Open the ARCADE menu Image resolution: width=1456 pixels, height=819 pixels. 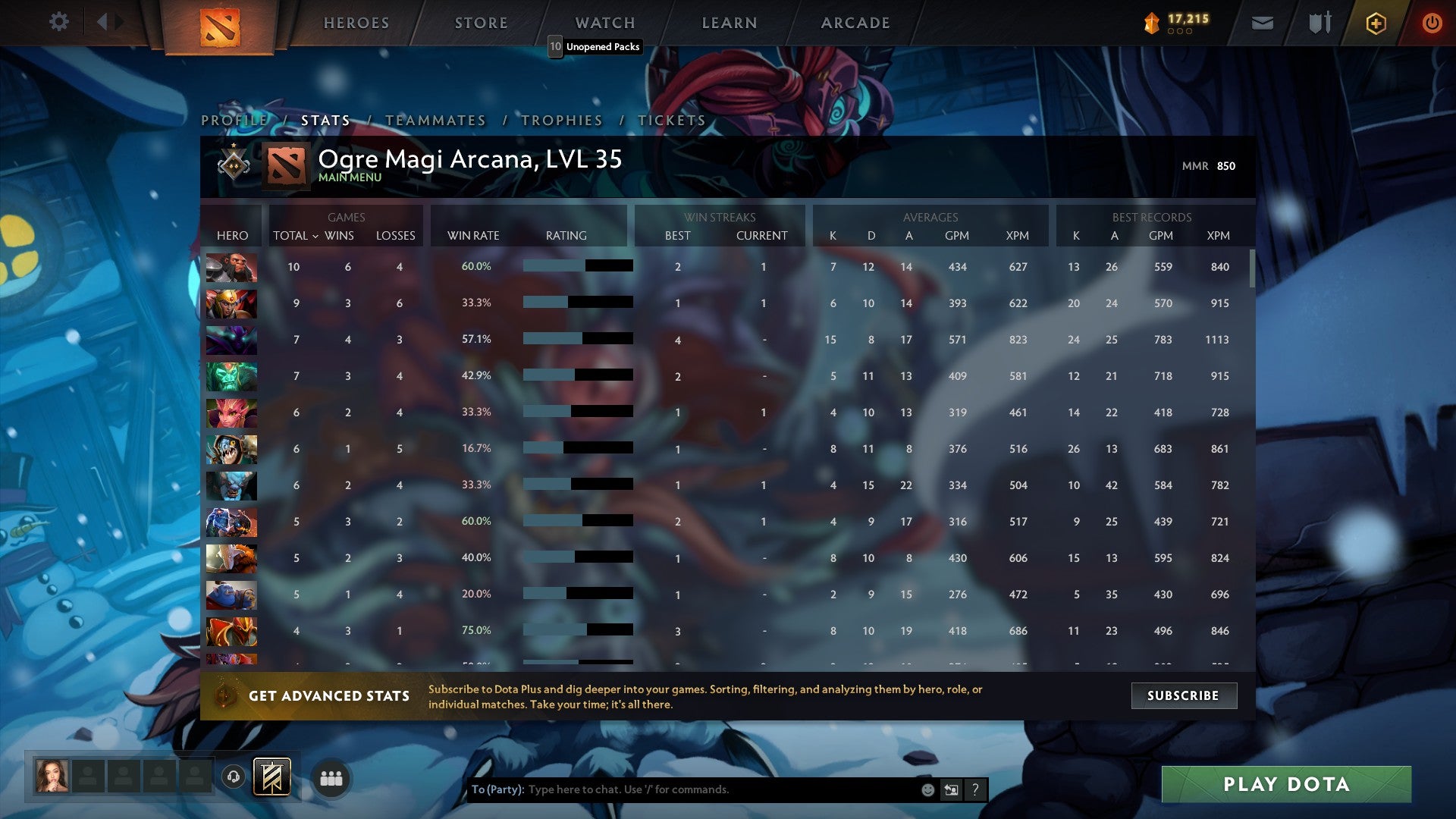tap(855, 23)
